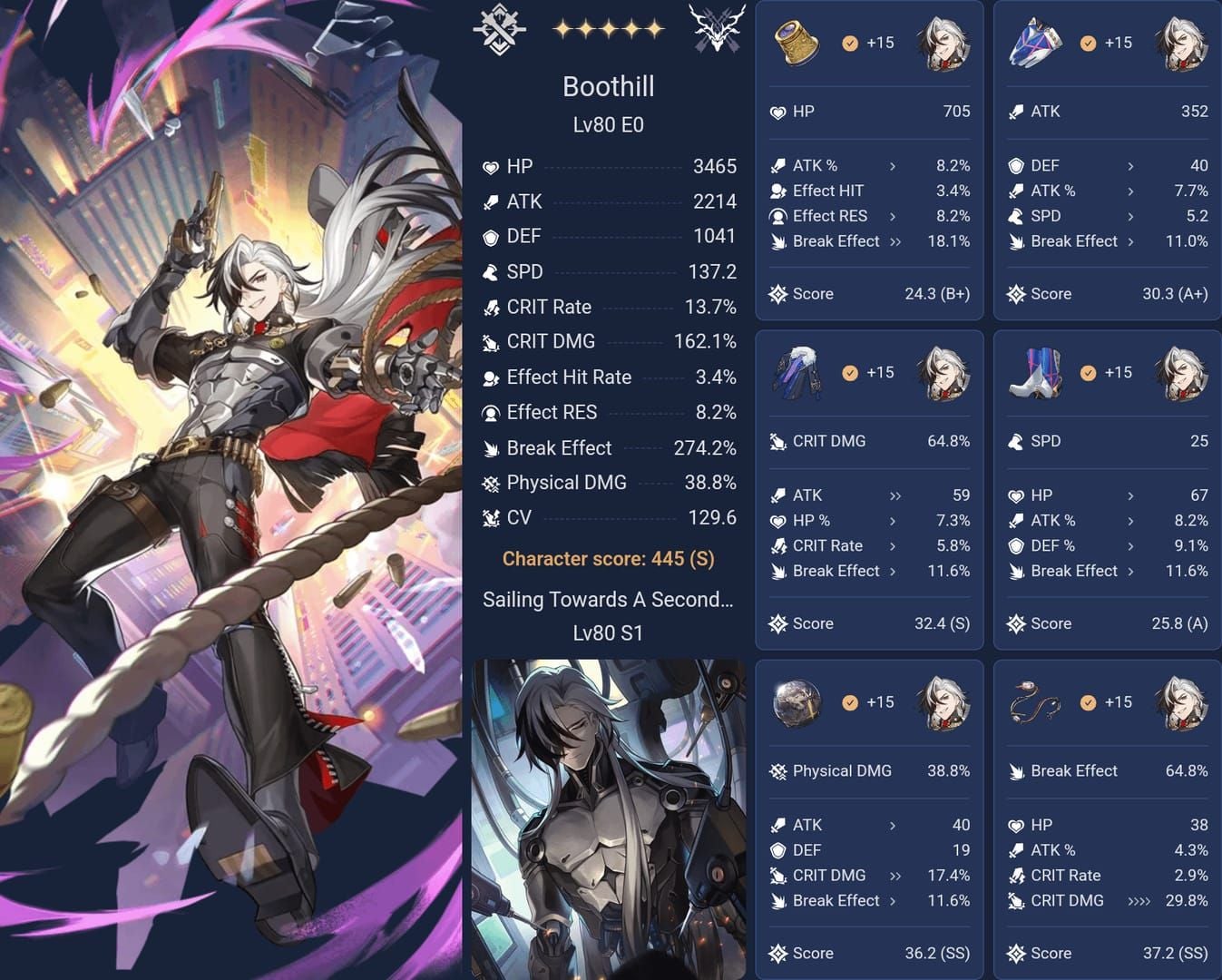
Task: Open the coat relic with CRIT DMG main stat
Action: pyautogui.click(x=797, y=373)
